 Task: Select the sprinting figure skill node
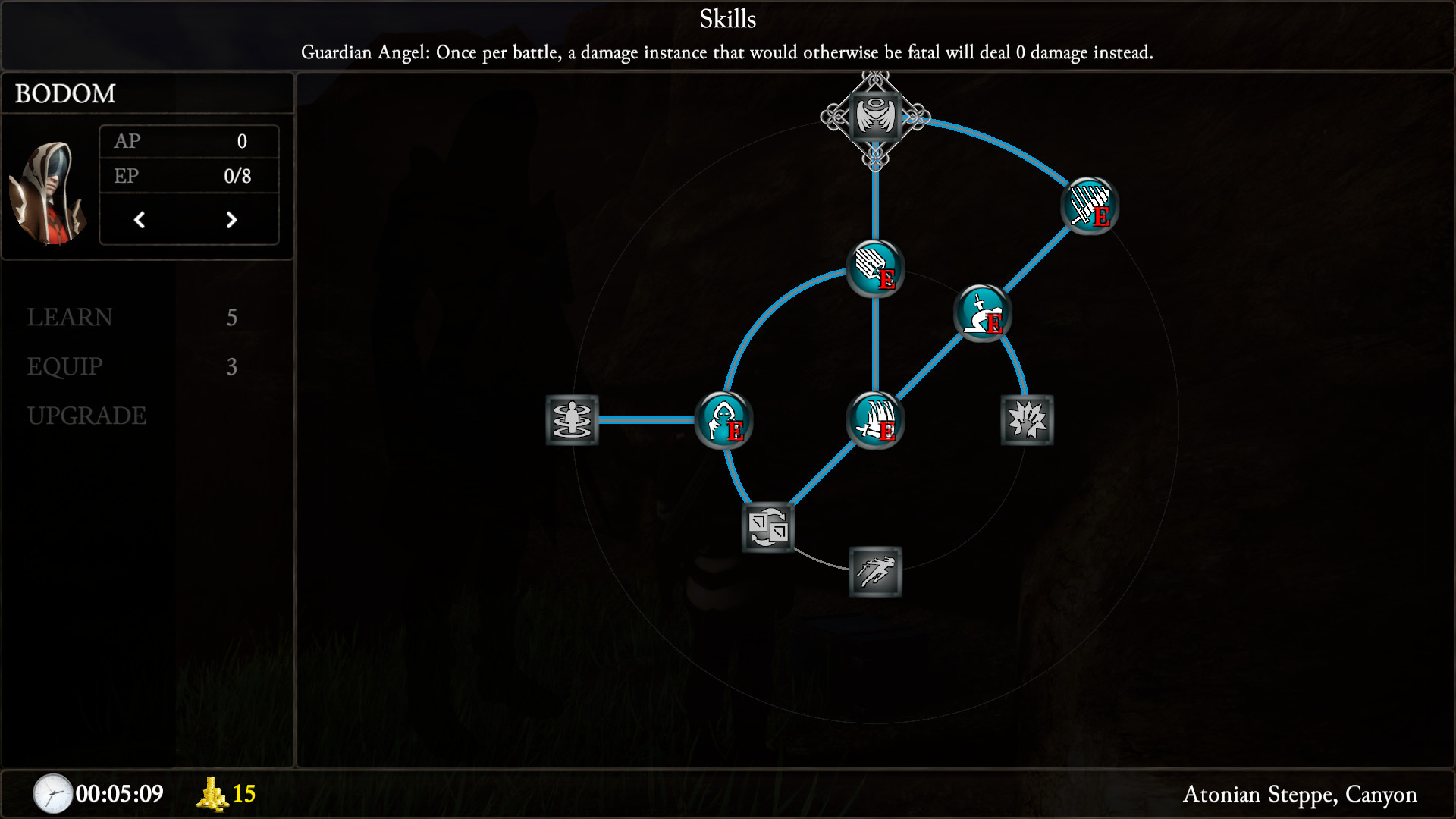pos(875,573)
